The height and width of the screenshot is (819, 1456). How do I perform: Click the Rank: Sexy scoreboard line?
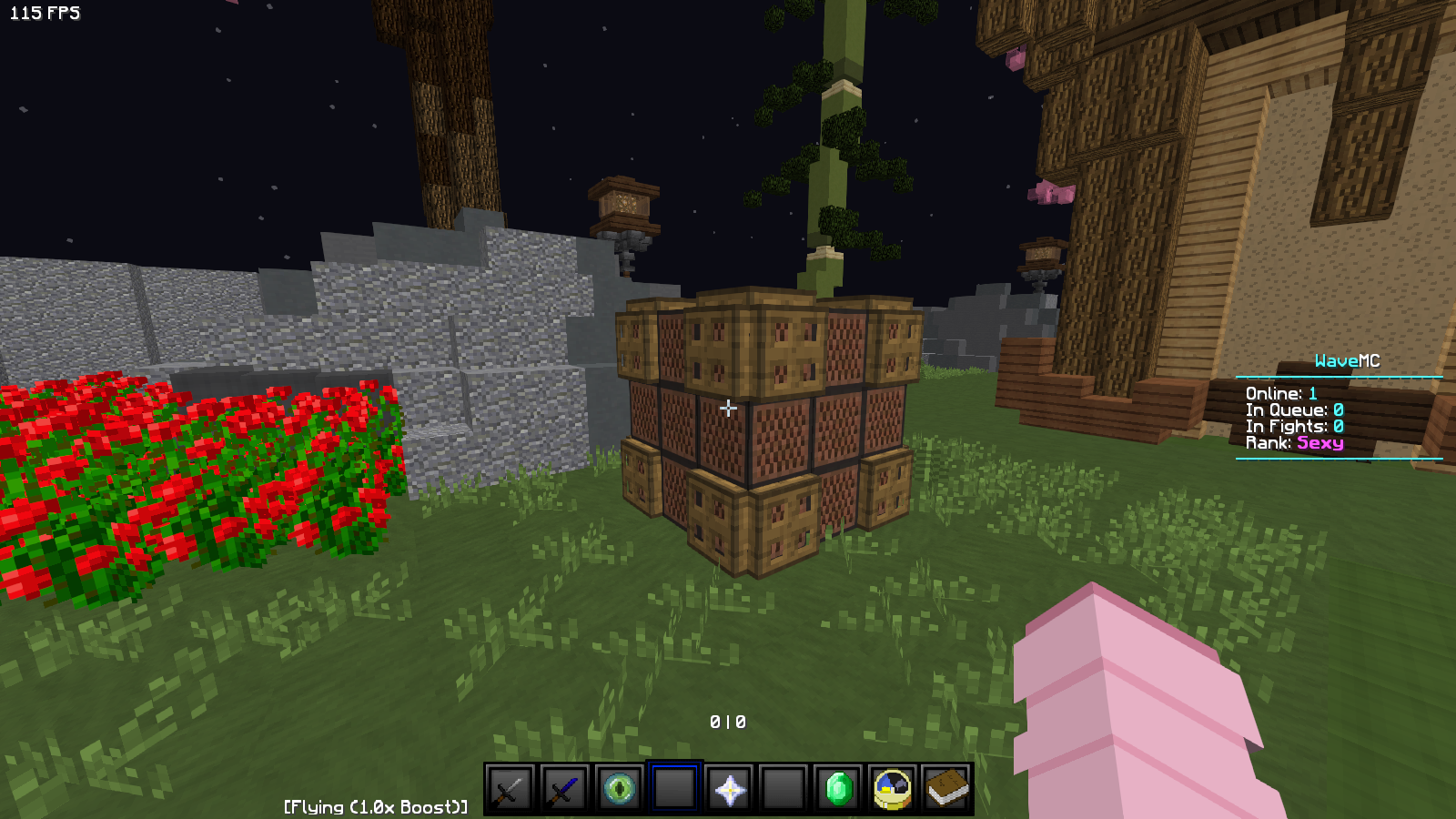point(1296,442)
